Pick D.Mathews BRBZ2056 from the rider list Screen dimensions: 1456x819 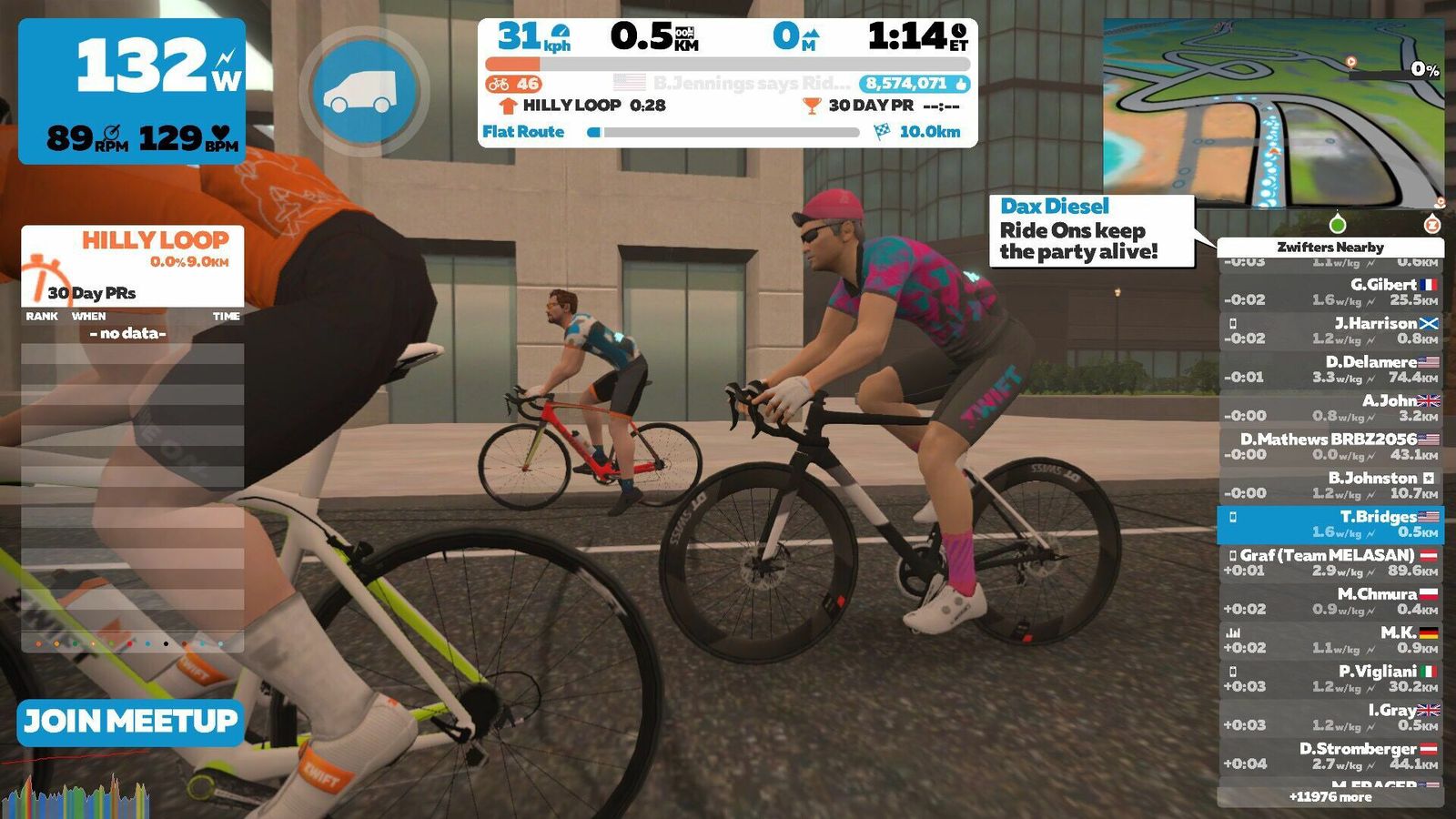(x=1330, y=447)
